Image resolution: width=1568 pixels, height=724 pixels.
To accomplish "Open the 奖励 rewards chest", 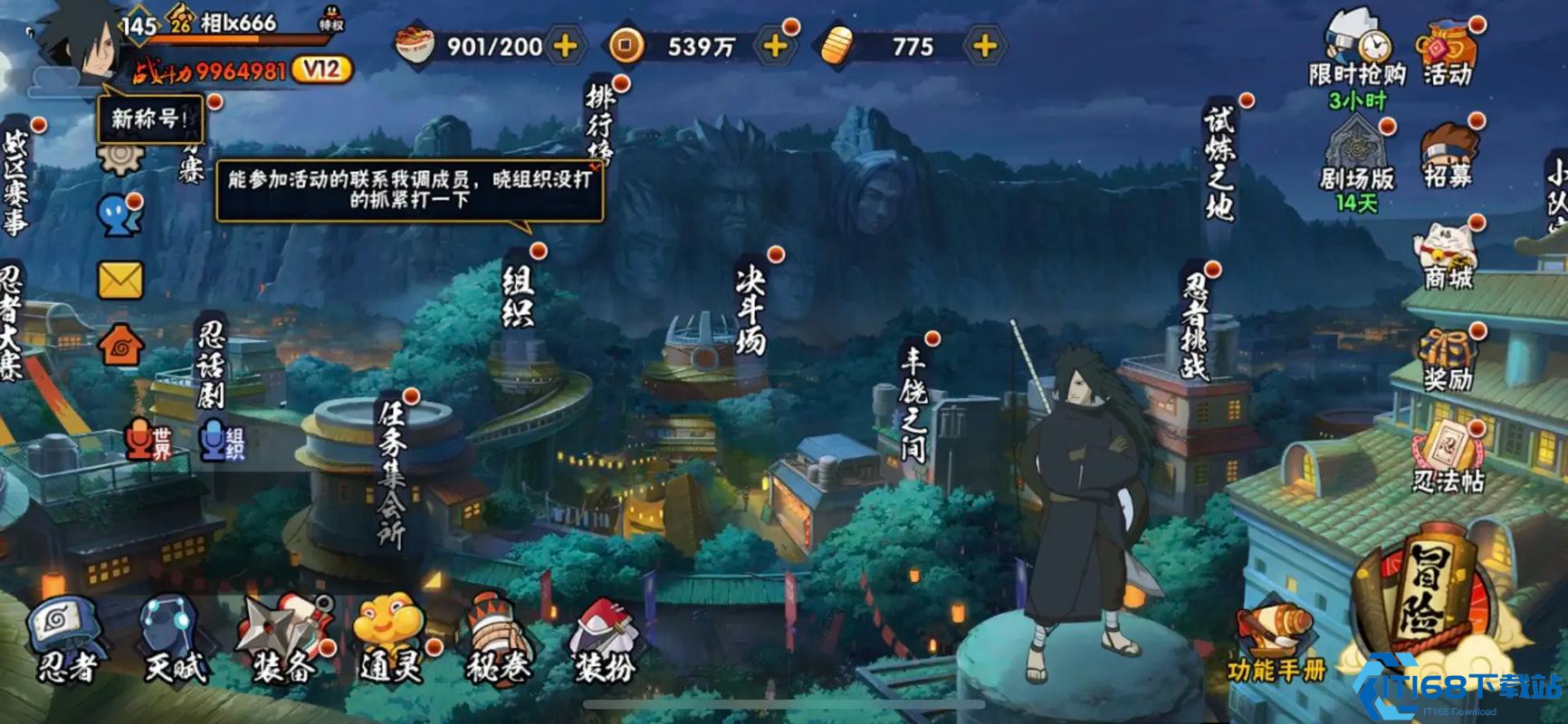I will click(1448, 357).
